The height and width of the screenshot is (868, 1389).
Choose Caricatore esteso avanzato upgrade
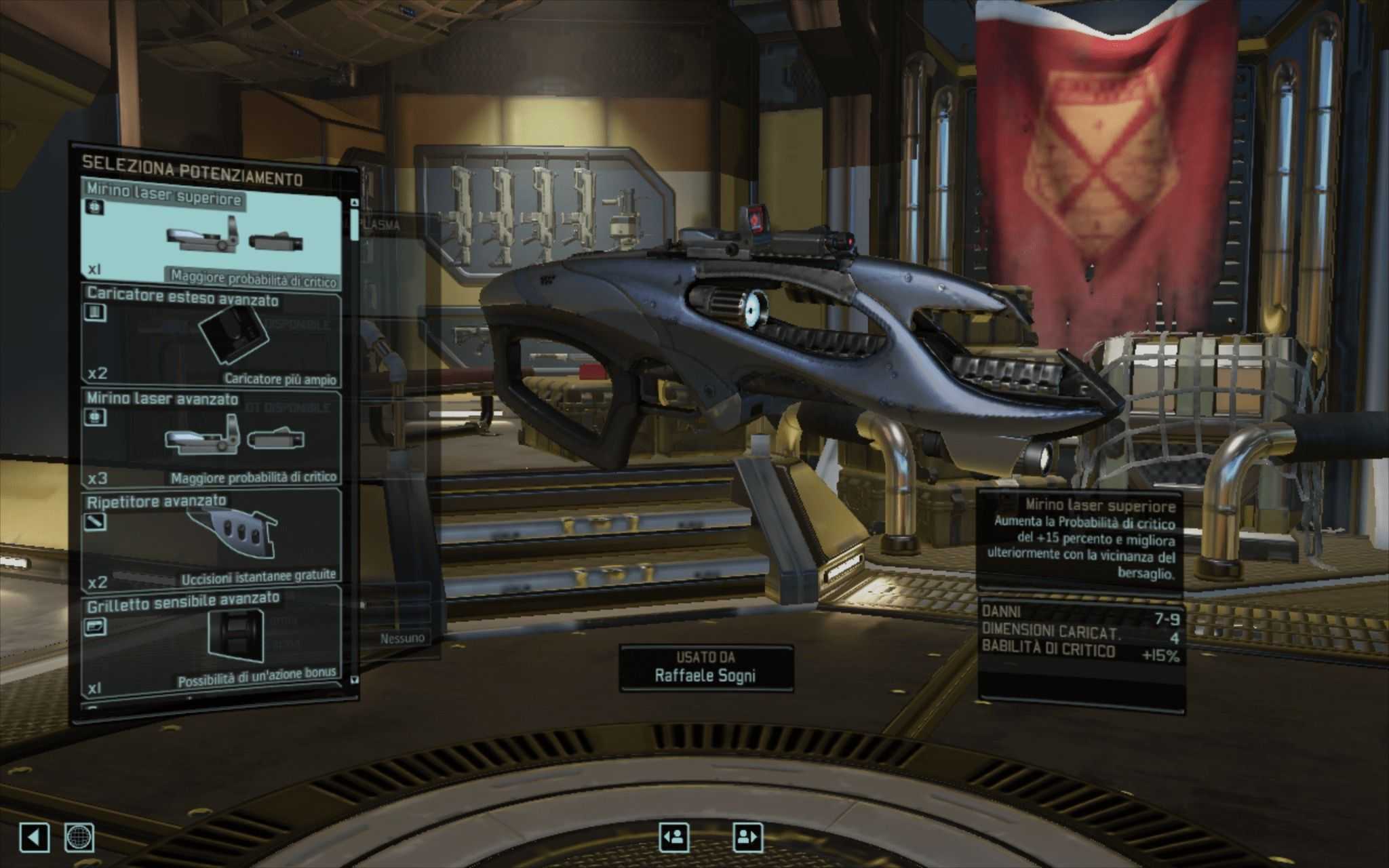(212, 337)
